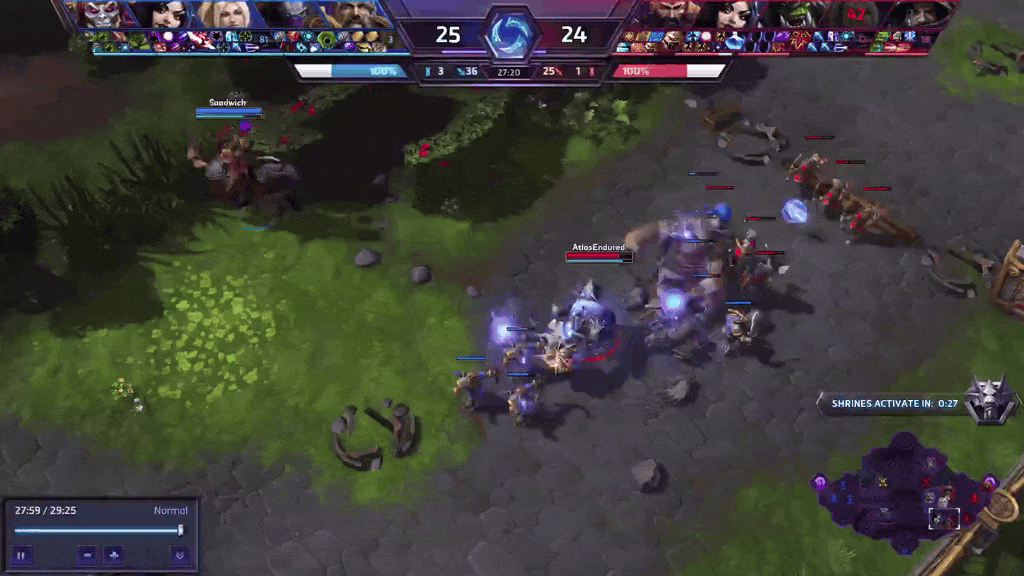Click the wolf shrine objective icon
1024x576 pixels.
[989, 397]
